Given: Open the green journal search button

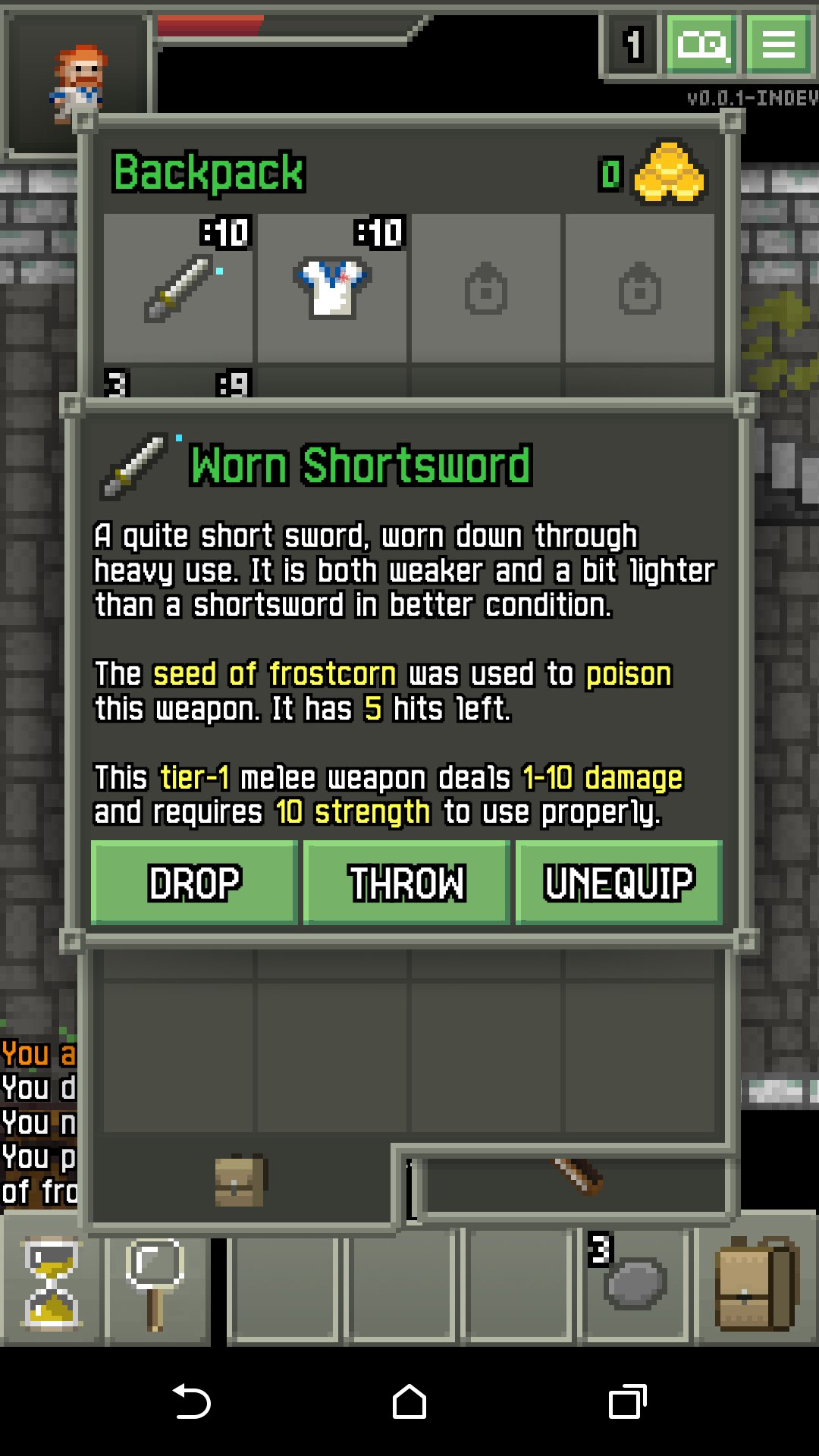Looking at the screenshot, I should [702, 44].
